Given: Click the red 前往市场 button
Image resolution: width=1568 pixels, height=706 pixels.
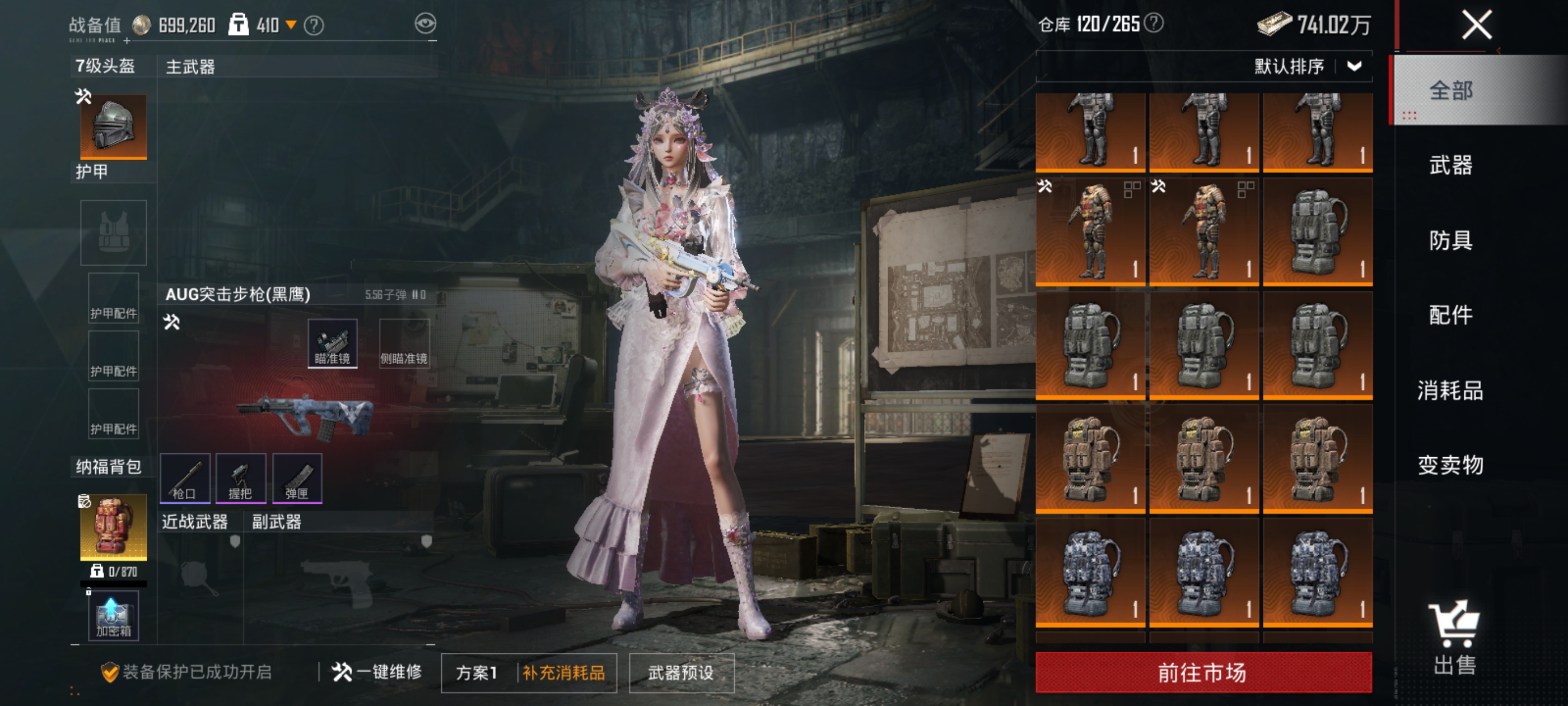Looking at the screenshot, I should 1203,672.
